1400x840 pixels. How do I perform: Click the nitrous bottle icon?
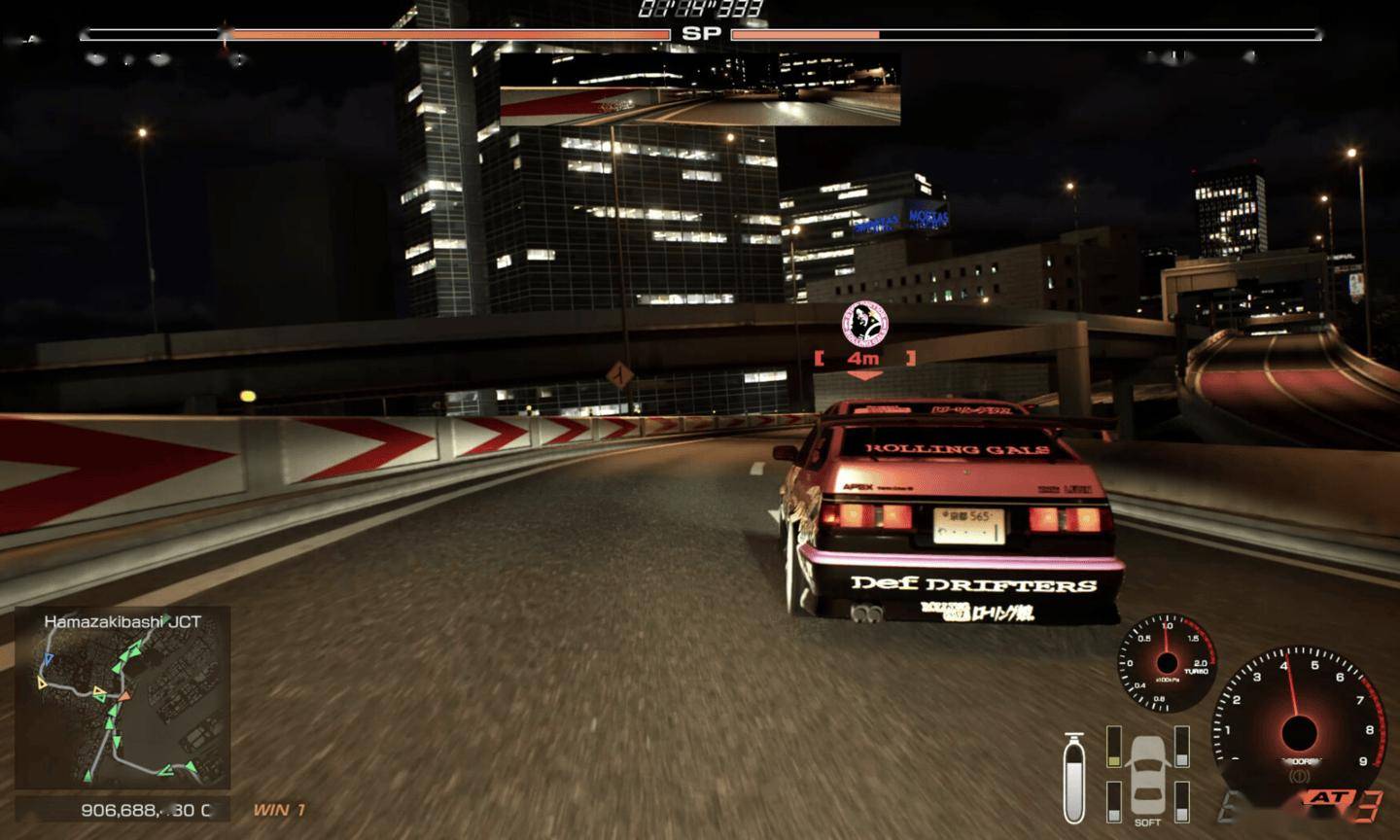click(x=1074, y=778)
